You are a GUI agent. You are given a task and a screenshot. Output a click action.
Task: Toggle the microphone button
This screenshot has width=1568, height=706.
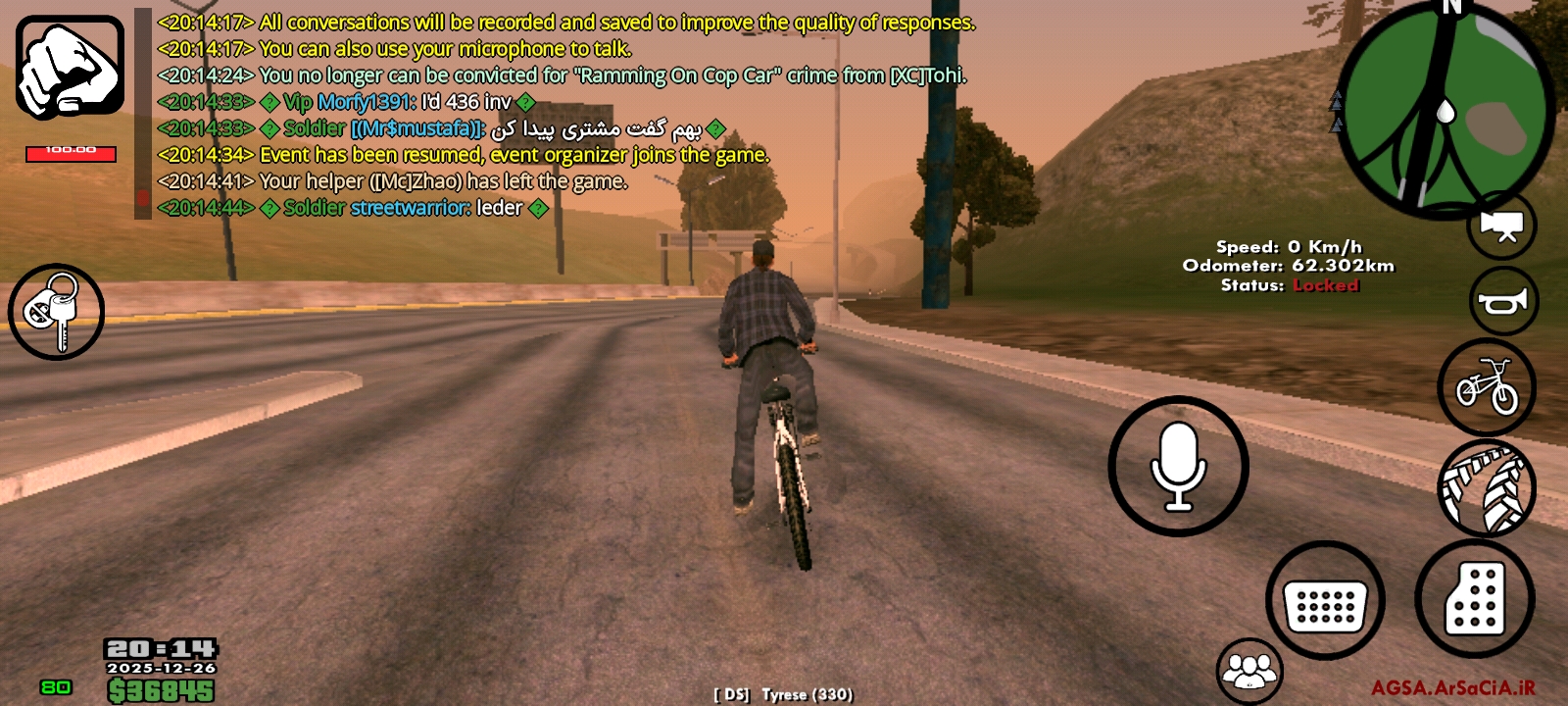pyautogui.click(x=1176, y=467)
